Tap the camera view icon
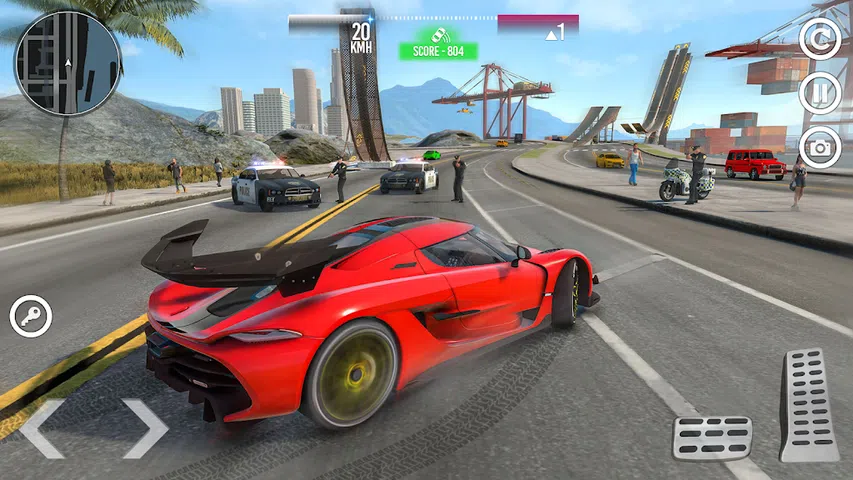The image size is (853, 480). click(x=820, y=148)
